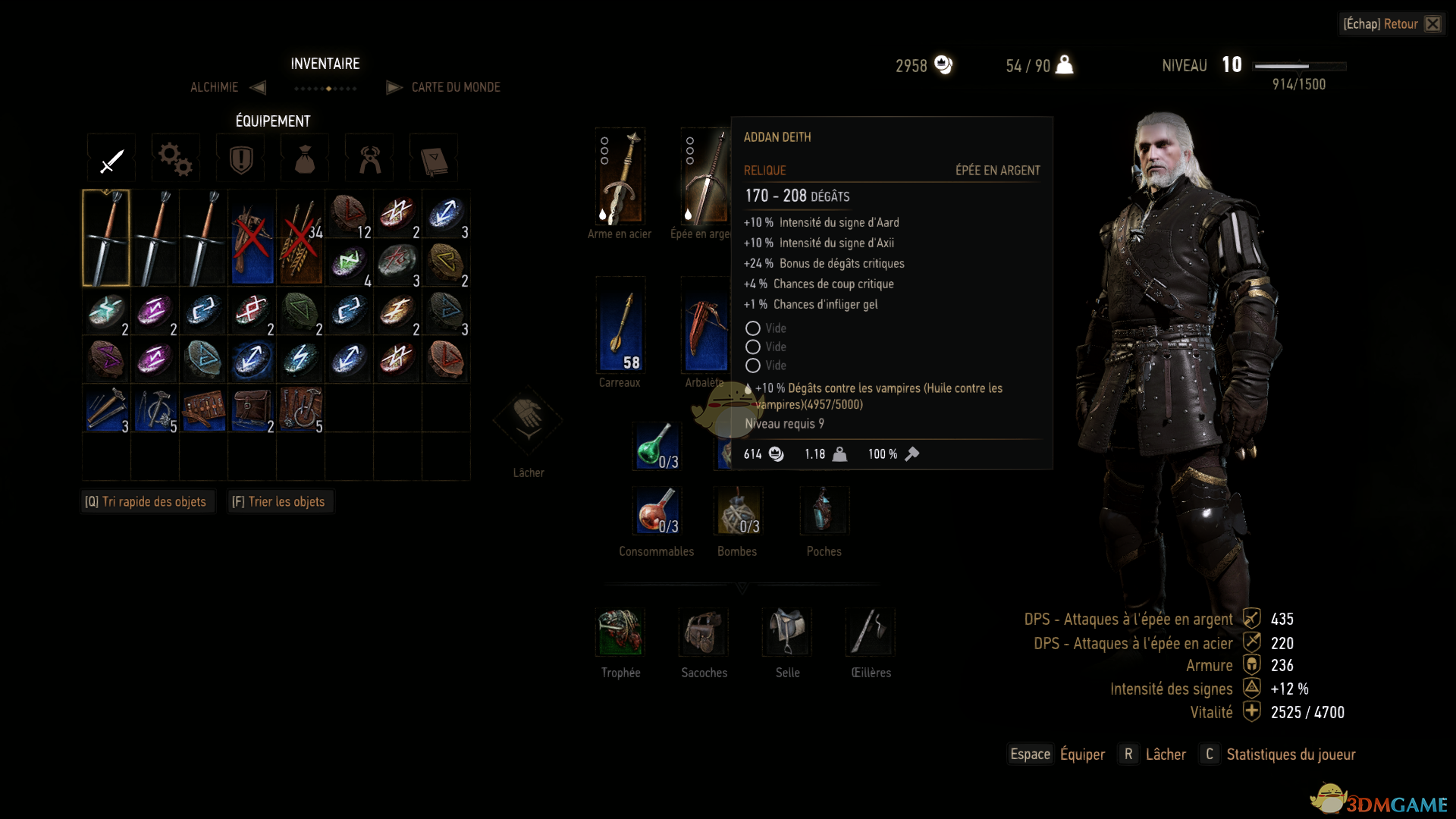Open Statistiques du joueur
This screenshot has height=819, width=1456.
[x=1289, y=754]
